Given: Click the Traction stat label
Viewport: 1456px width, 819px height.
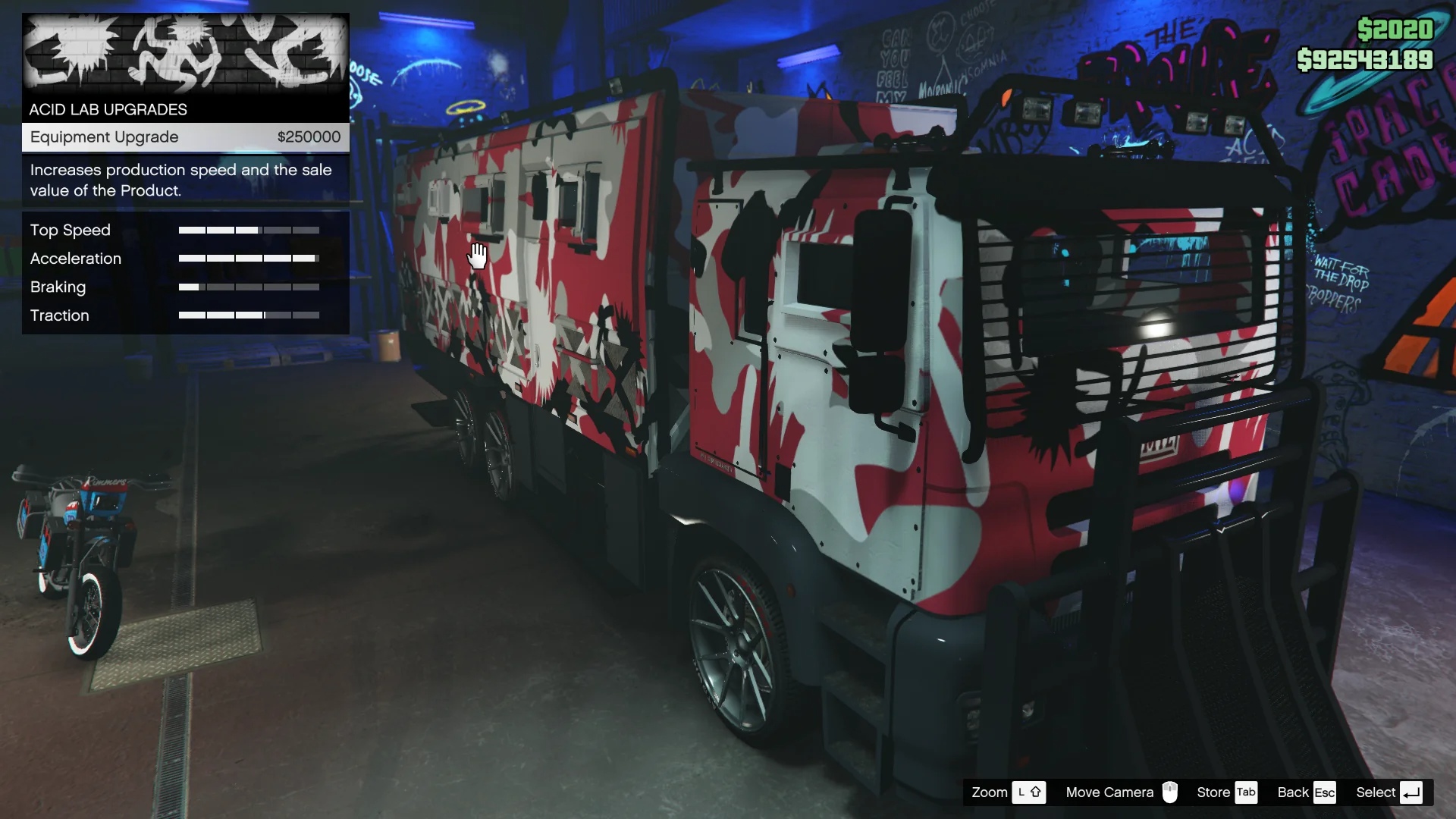Looking at the screenshot, I should 59,315.
